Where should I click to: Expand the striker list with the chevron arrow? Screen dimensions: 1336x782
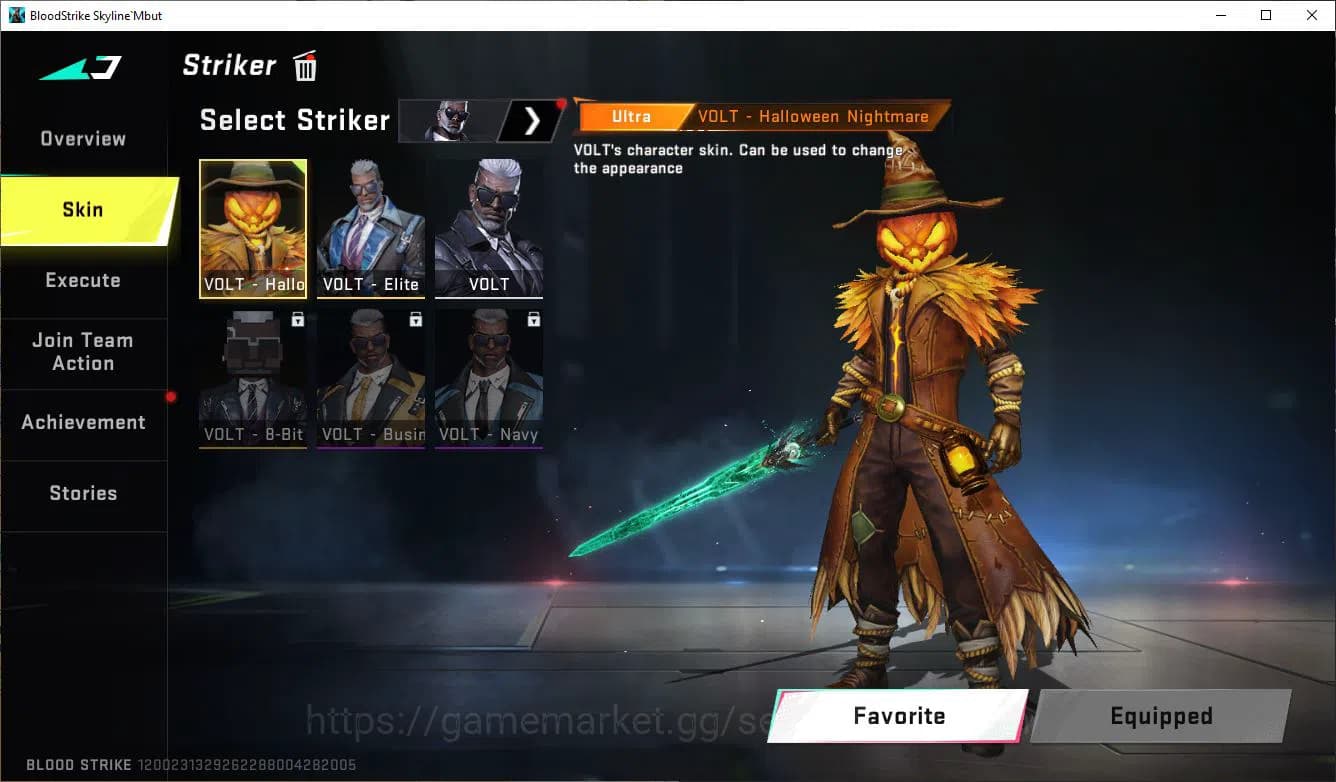click(531, 120)
